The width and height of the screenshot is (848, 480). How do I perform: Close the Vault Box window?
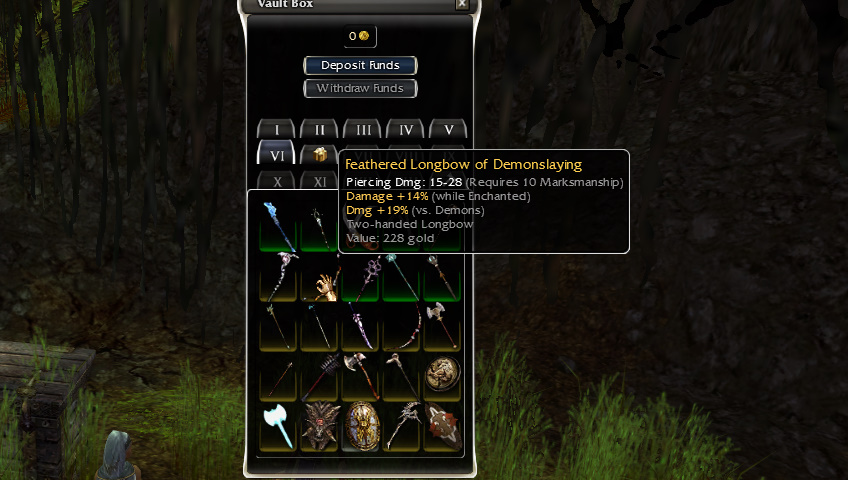pos(461,4)
